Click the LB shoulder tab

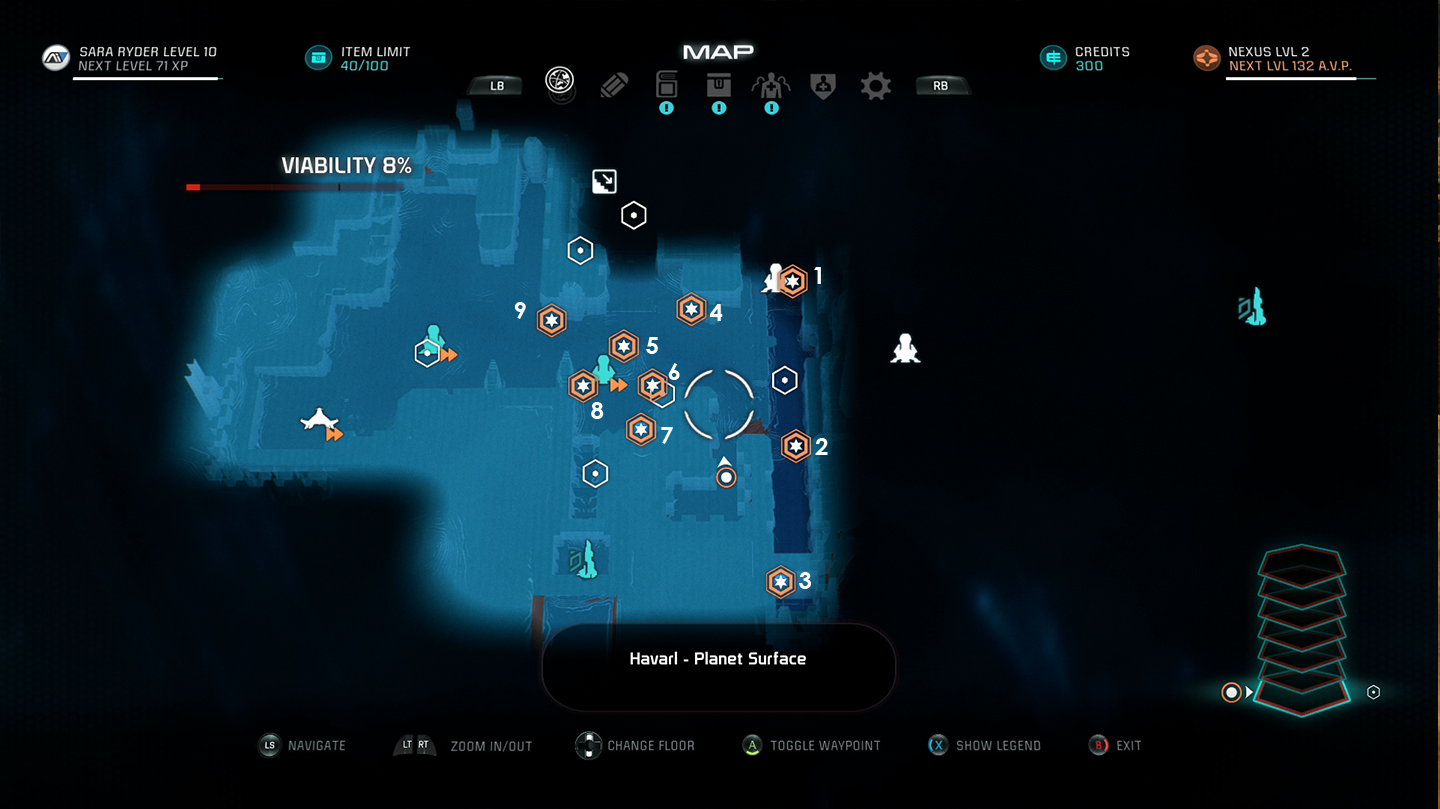[494, 85]
